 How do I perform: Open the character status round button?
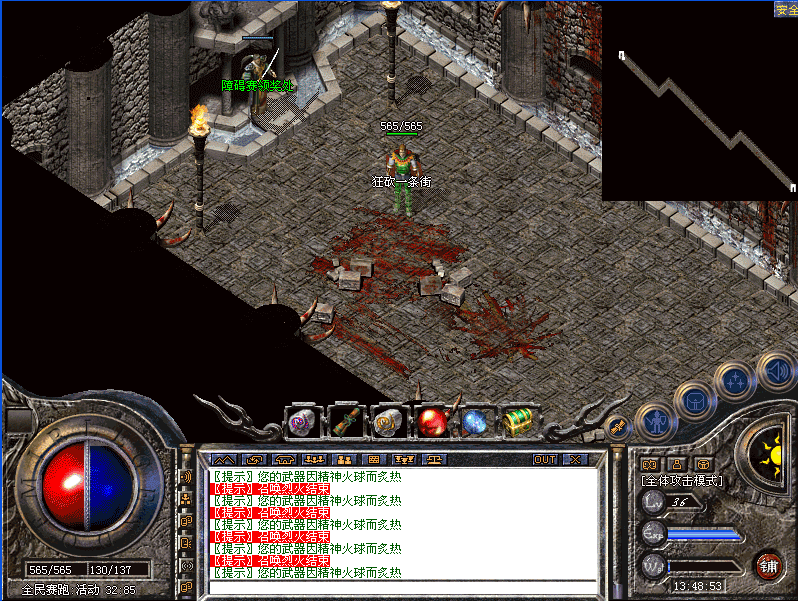[654, 421]
